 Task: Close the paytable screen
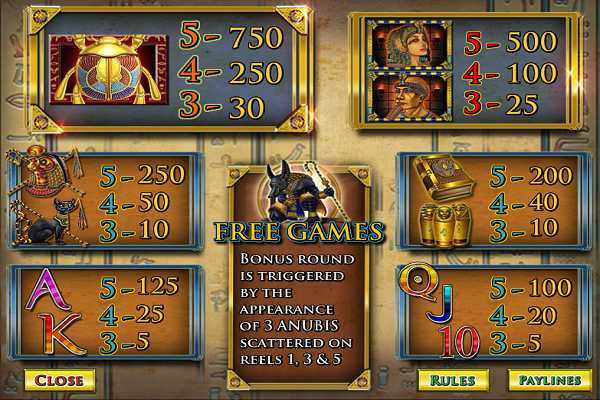click(60, 380)
